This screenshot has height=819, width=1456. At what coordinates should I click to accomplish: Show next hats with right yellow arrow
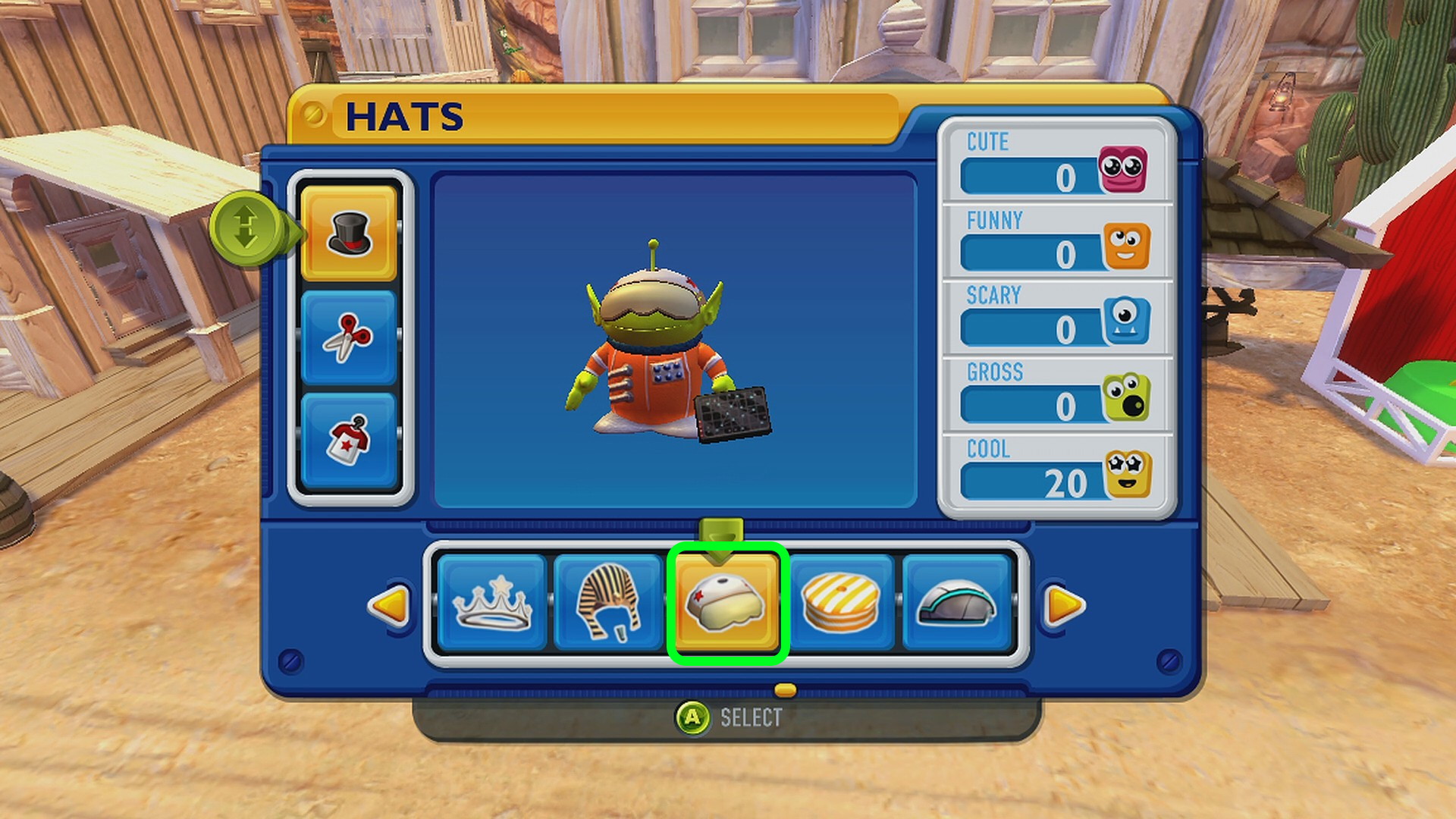pos(1064,605)
